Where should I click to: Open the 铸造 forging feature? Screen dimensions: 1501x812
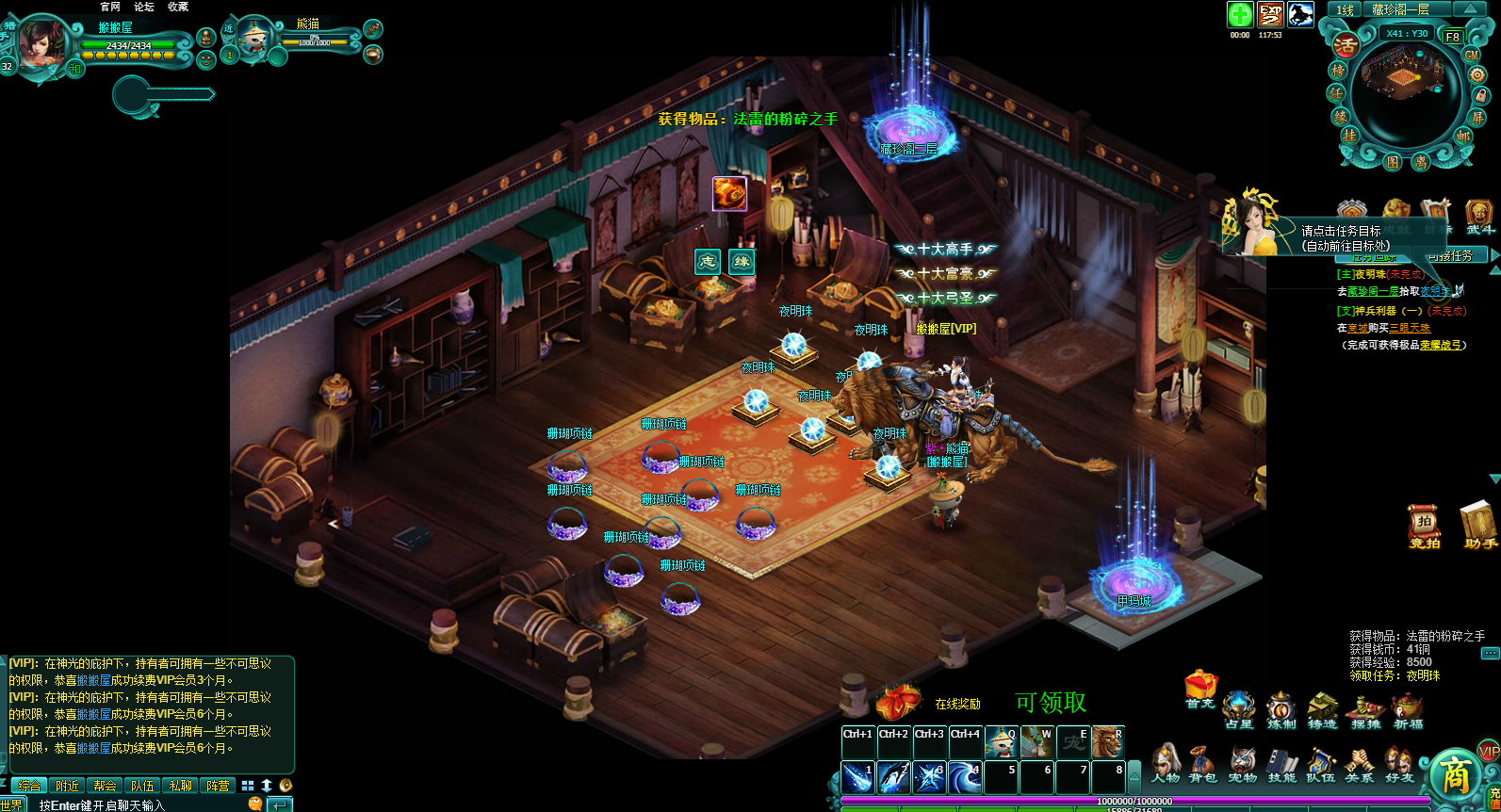coord(1322,710)
